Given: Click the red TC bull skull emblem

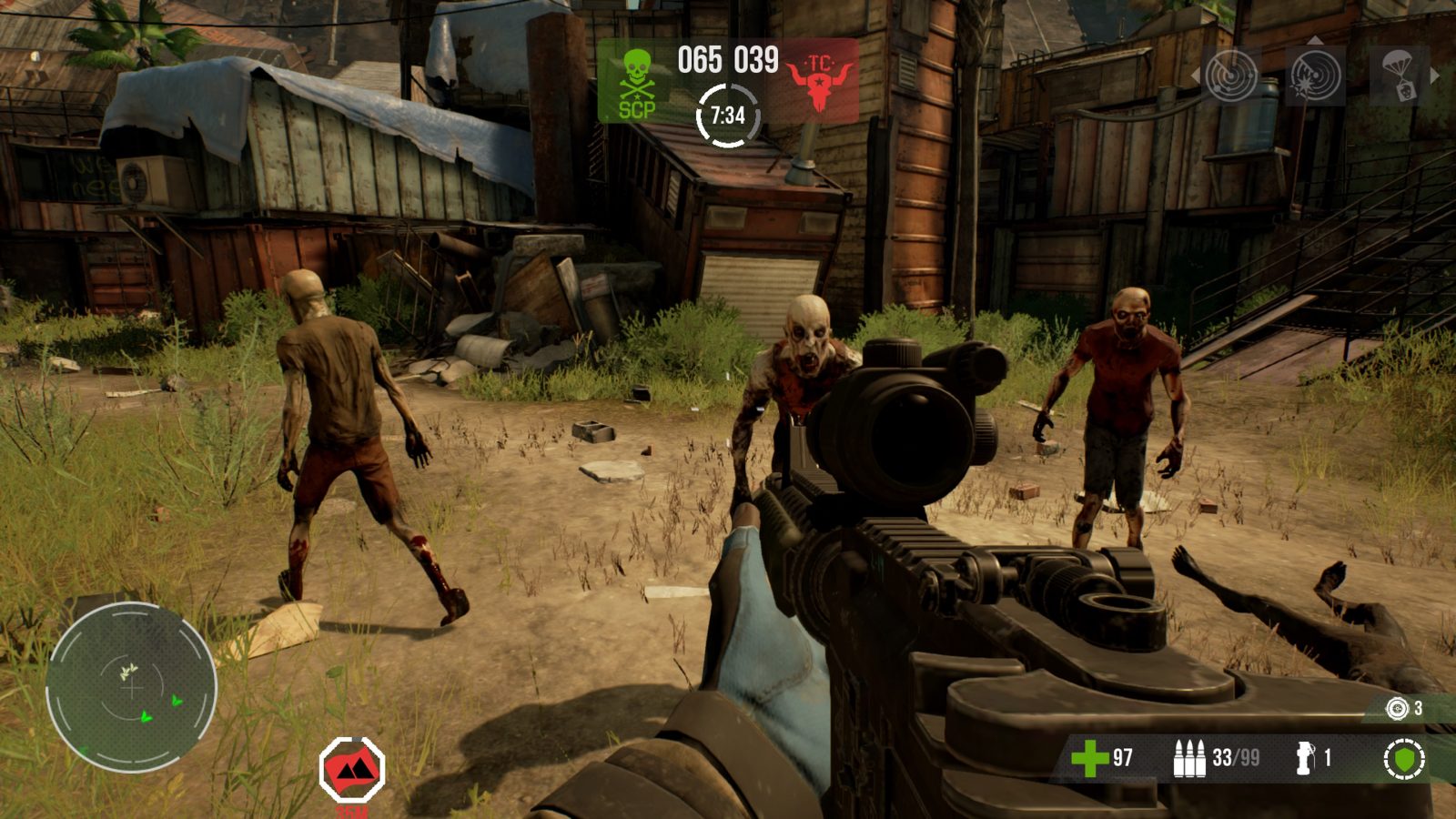Looking at the screenshot, I should 820,82.
